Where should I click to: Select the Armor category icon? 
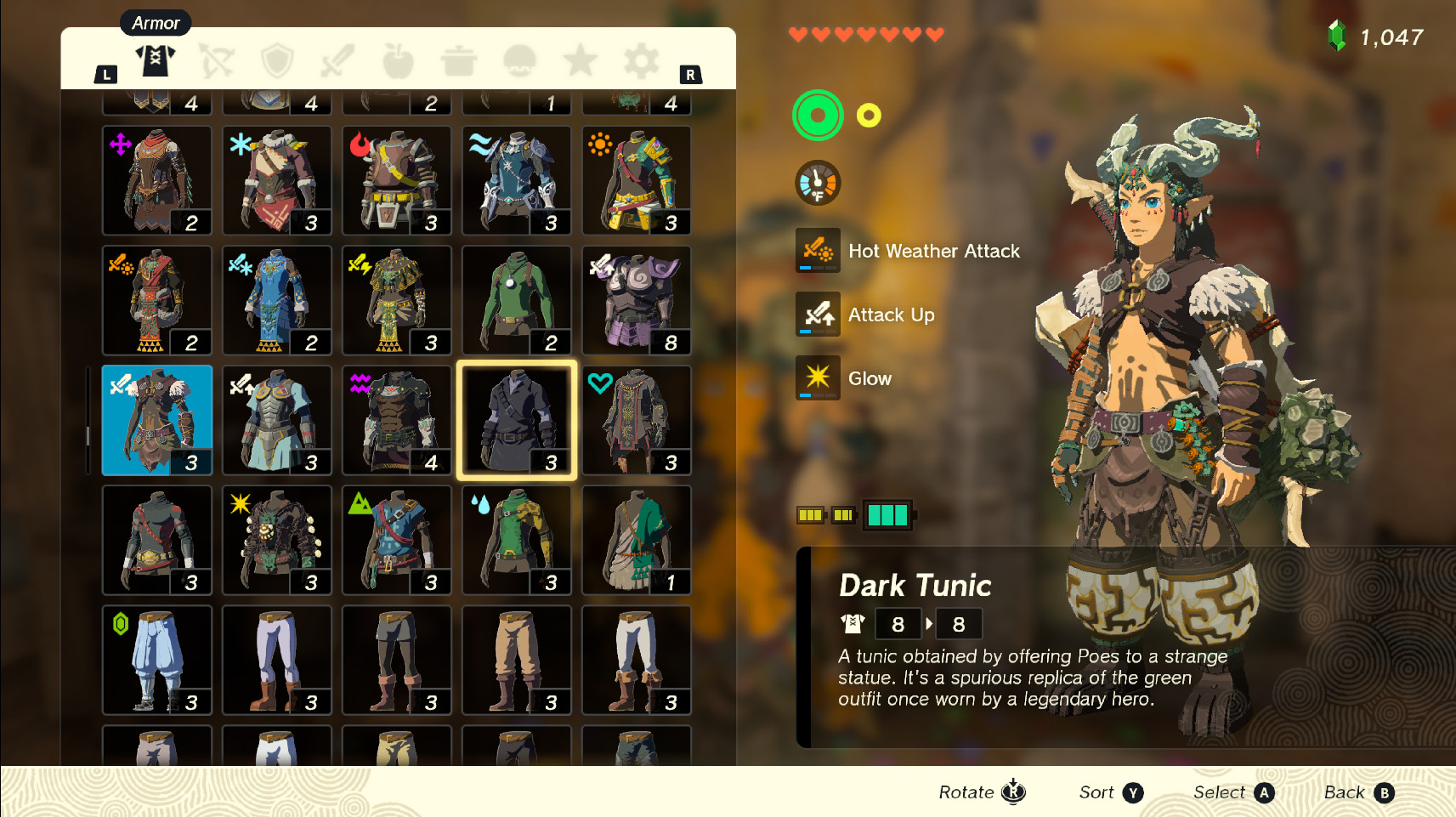tap(156, 60)
